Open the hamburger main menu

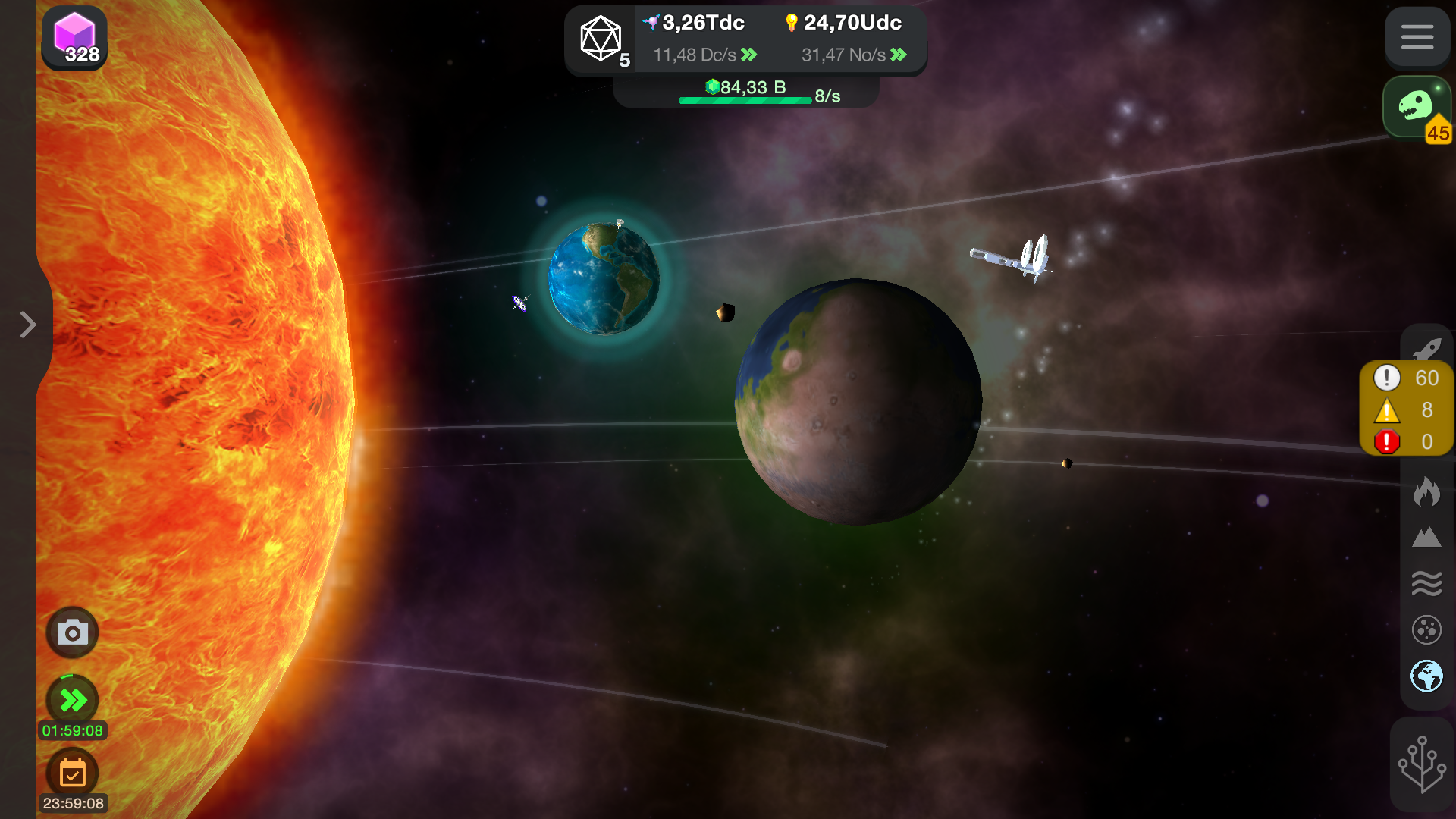tap(1417, 37)
